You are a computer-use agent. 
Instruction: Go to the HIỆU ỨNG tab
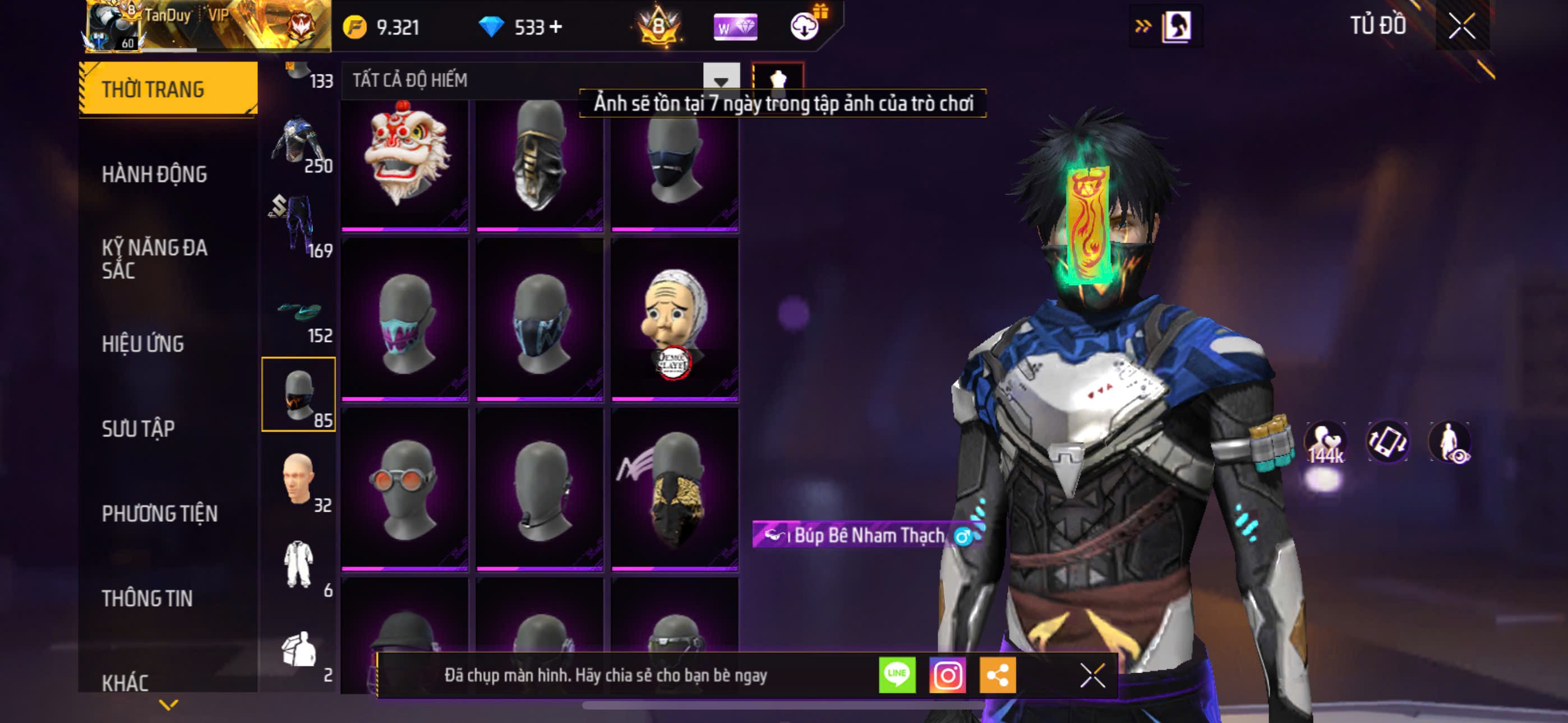pos(142,344)
